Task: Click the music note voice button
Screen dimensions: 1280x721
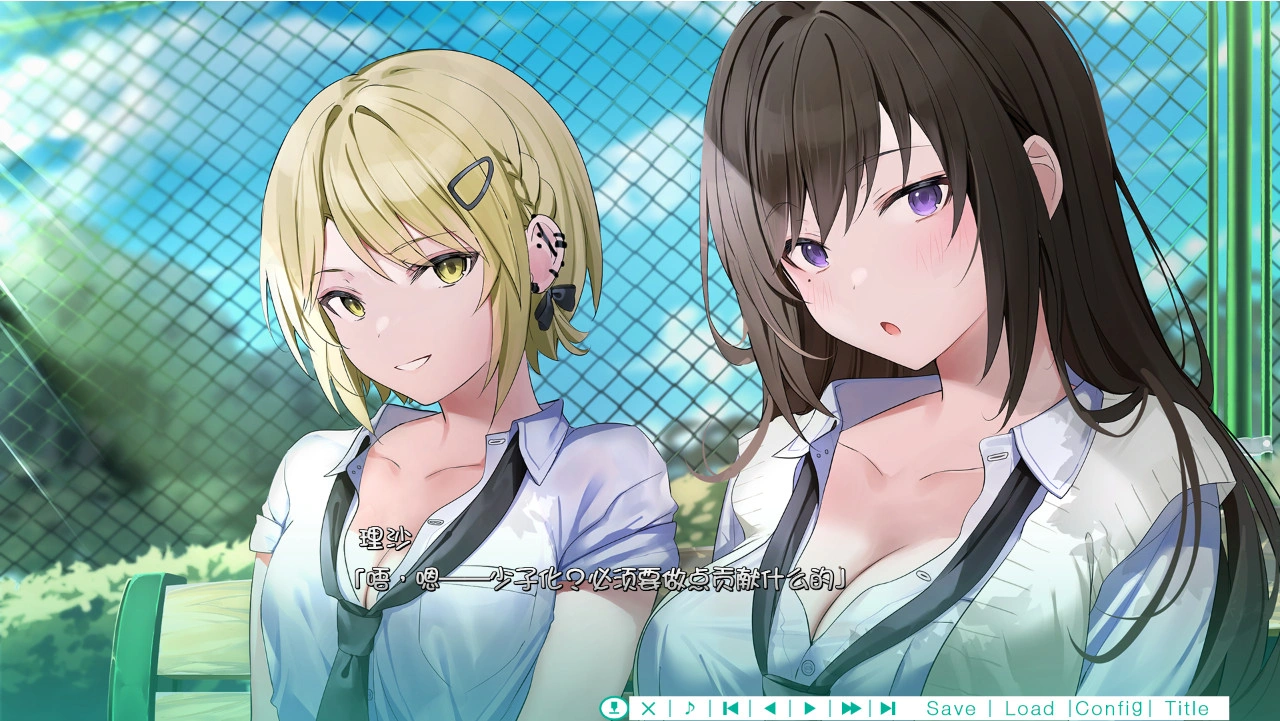Action: pos(689,708)
